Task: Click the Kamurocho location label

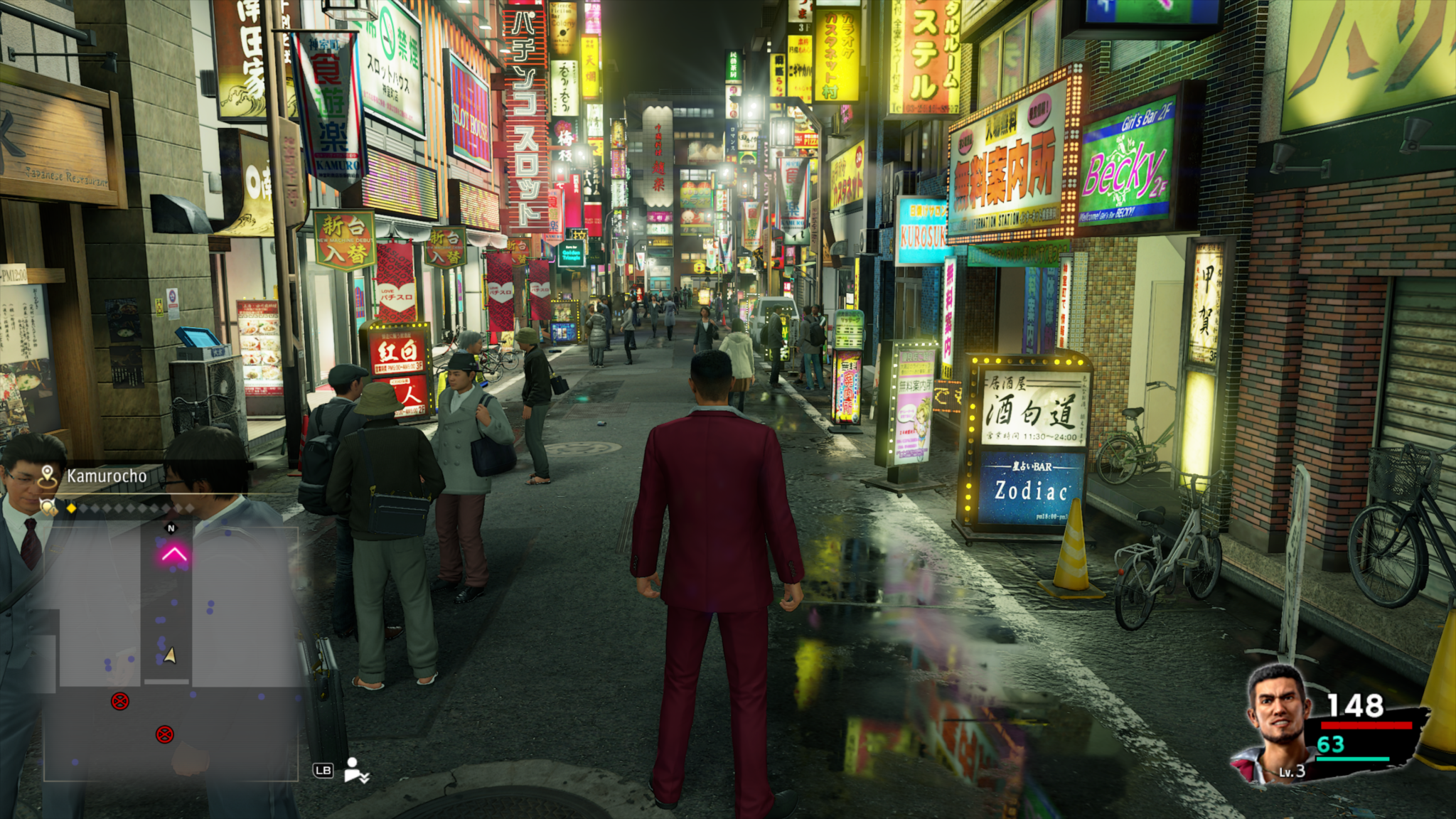Action: [x=107, y=476]
